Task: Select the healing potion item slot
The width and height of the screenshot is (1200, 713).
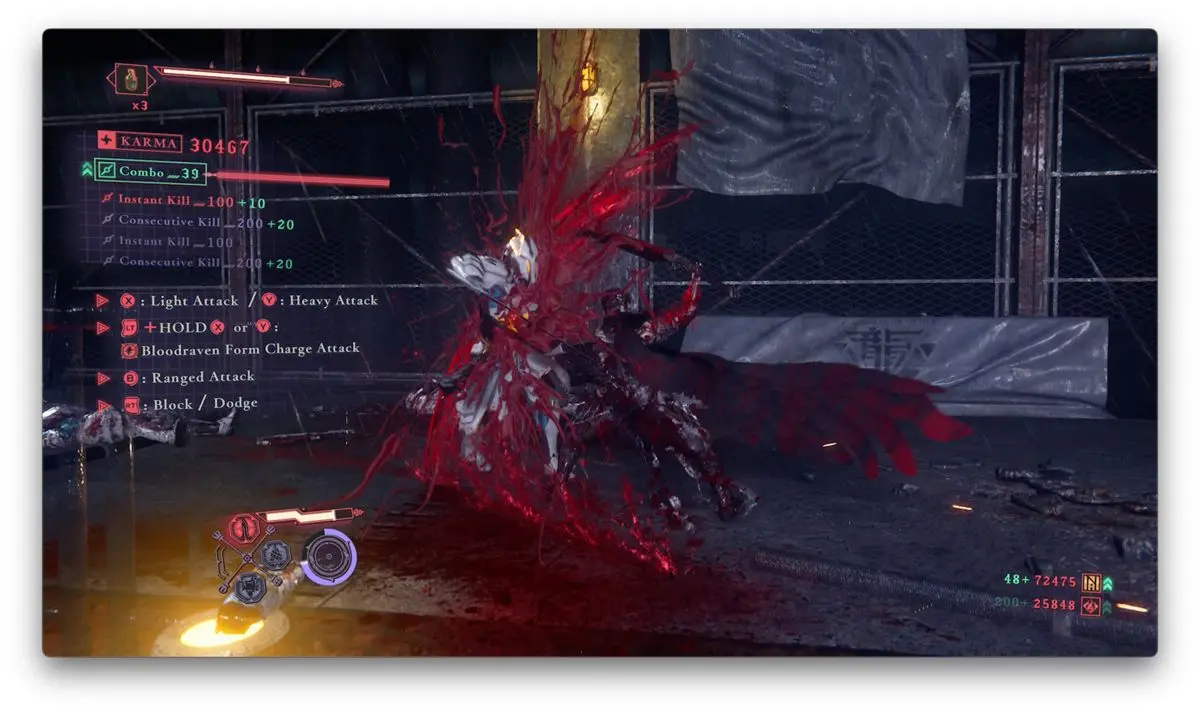Action: click(x=132, y=79)
